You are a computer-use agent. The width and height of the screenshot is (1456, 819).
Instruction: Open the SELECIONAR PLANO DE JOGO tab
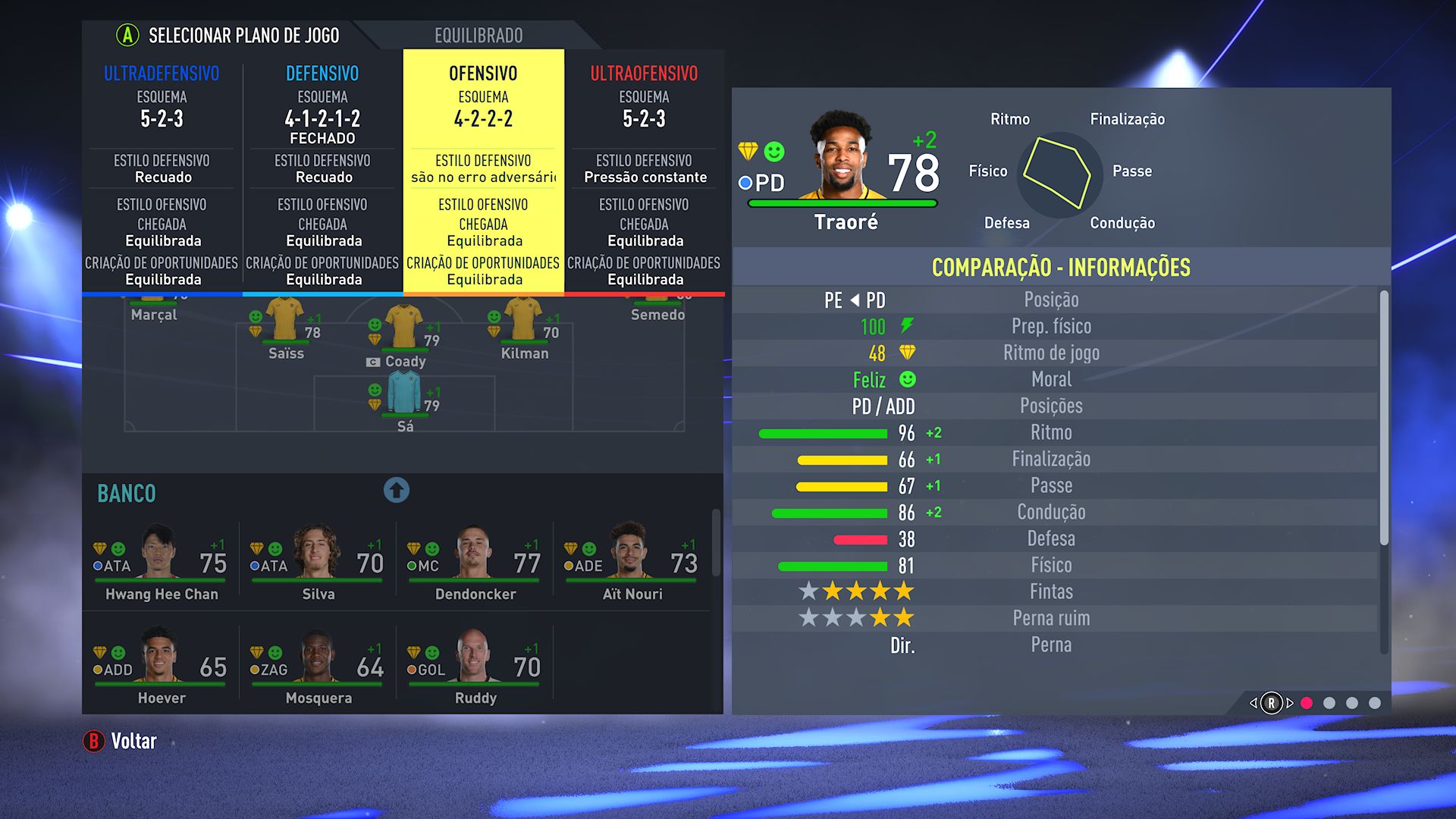click(x=244, y=35)
